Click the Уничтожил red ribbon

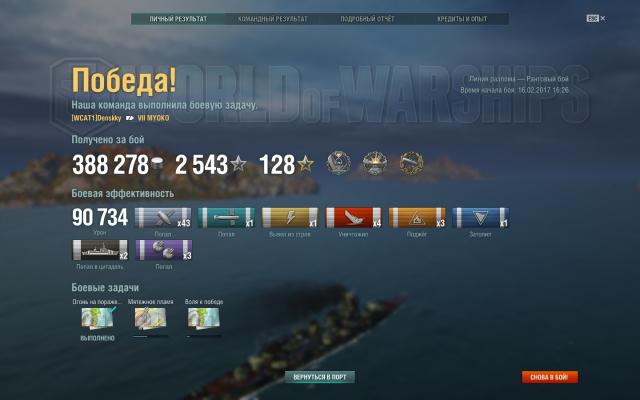point(353,218)
